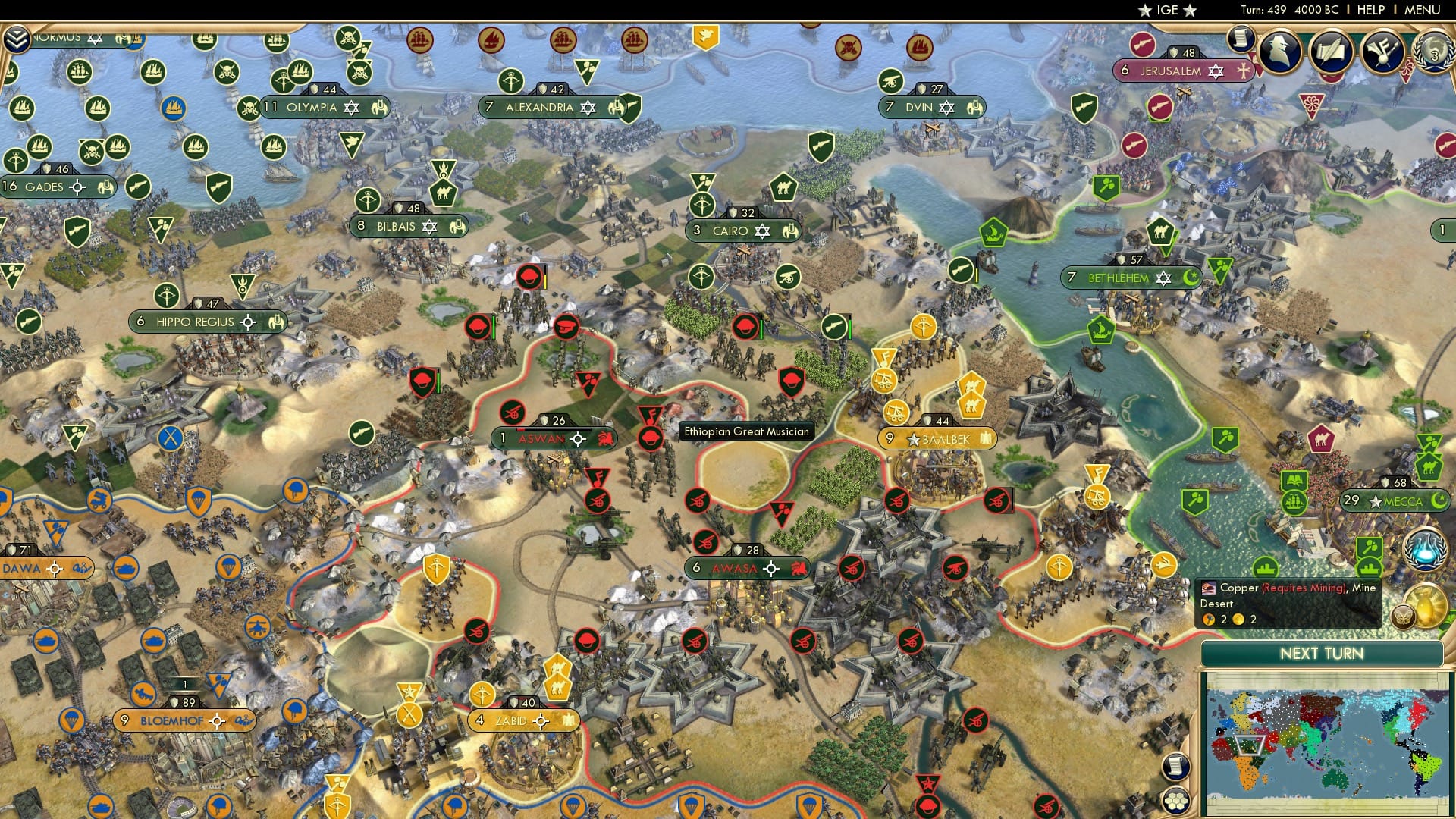
Task: Open the Great Works culture icon
Action: 1382,49
